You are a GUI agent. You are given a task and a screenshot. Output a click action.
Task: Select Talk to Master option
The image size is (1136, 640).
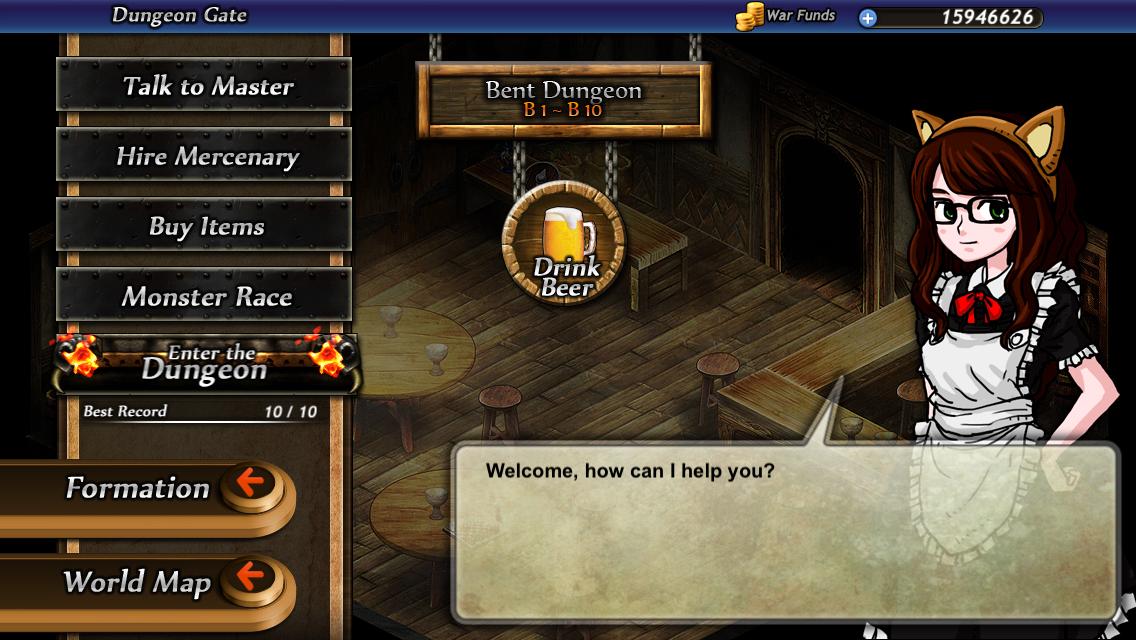204,86
